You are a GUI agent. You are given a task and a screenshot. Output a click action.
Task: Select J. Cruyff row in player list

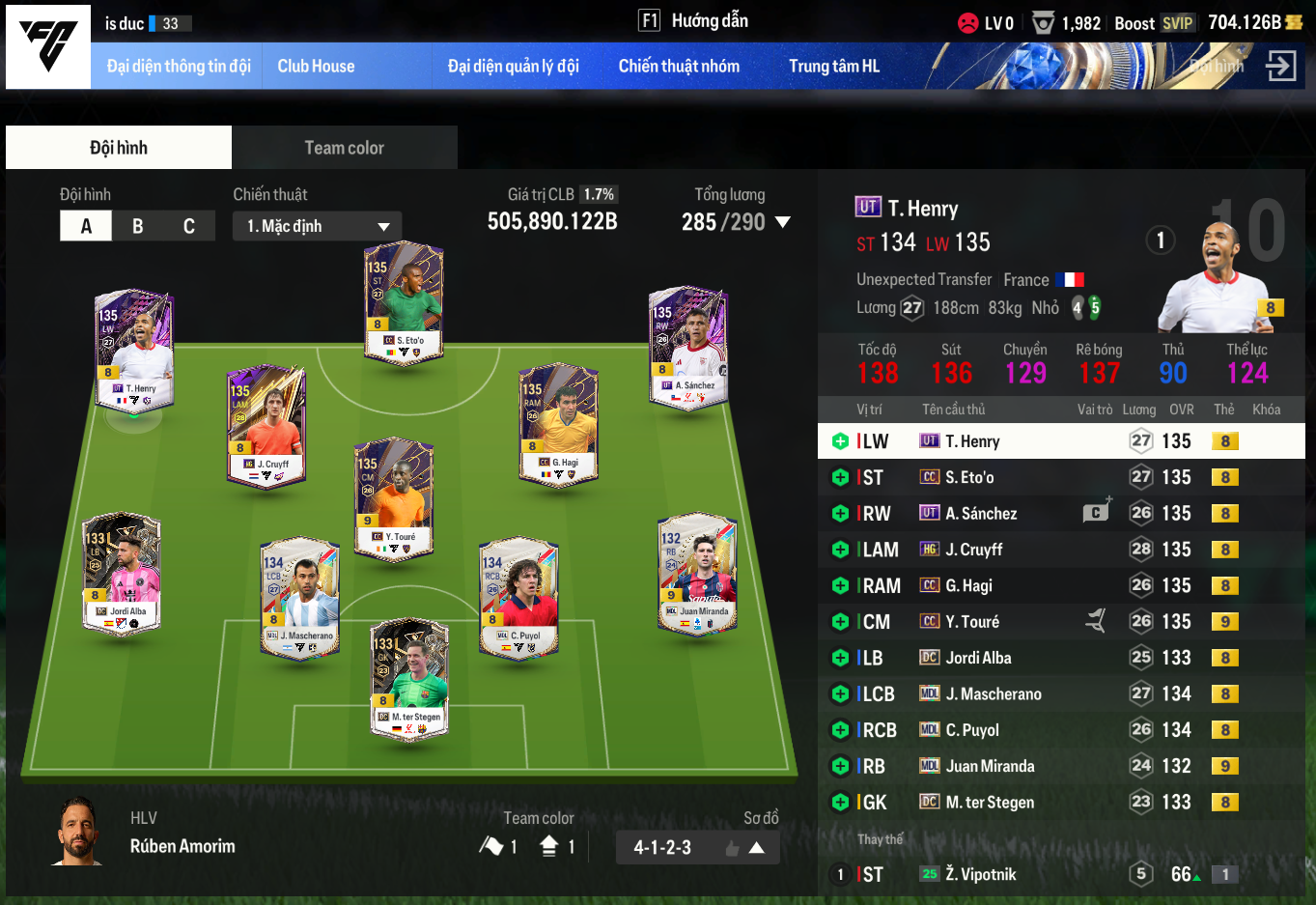[x=1060, y=550]
